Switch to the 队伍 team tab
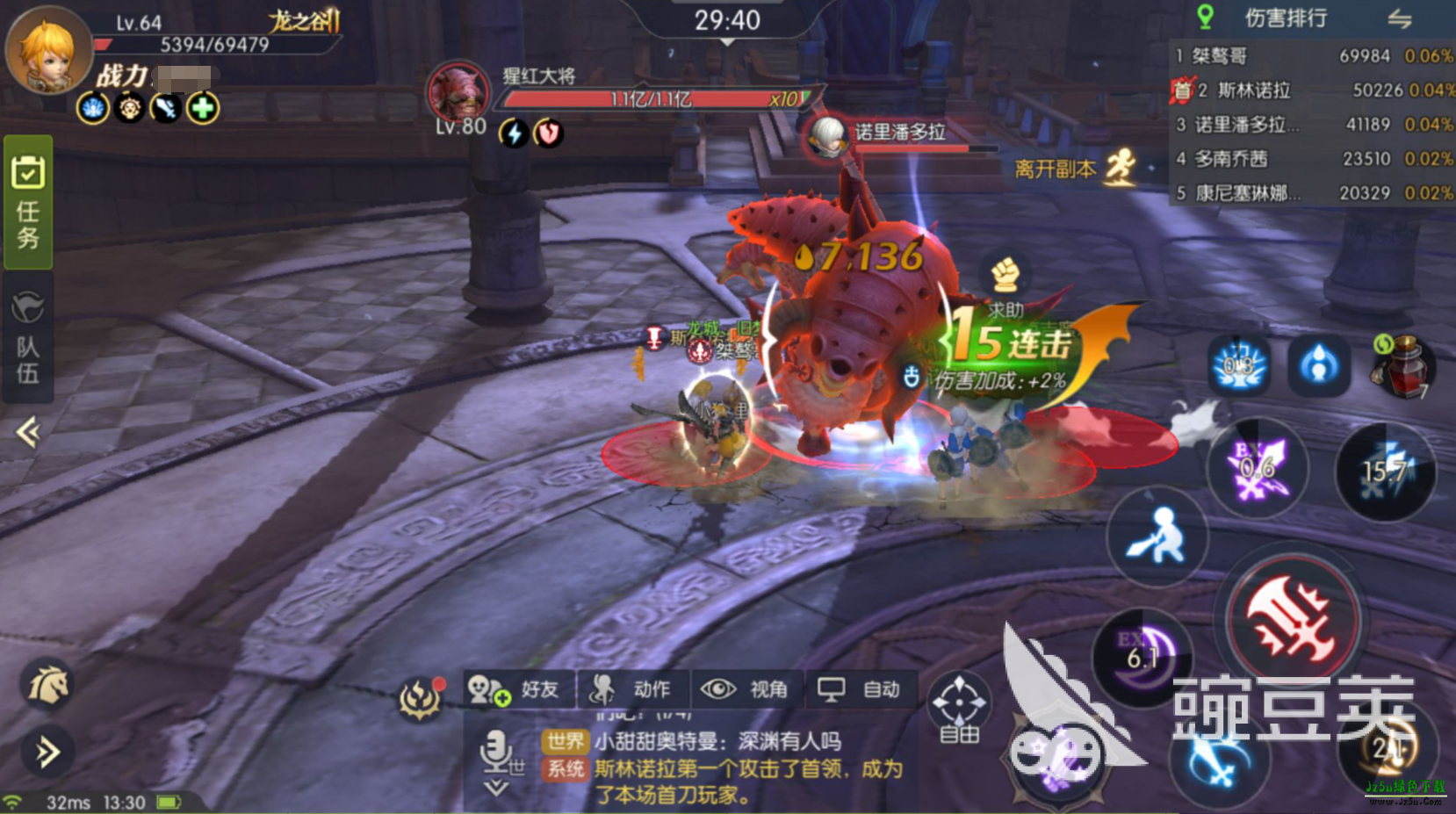Image resolution: width=1456 pixels, height=814 pixels. (28, 338)
